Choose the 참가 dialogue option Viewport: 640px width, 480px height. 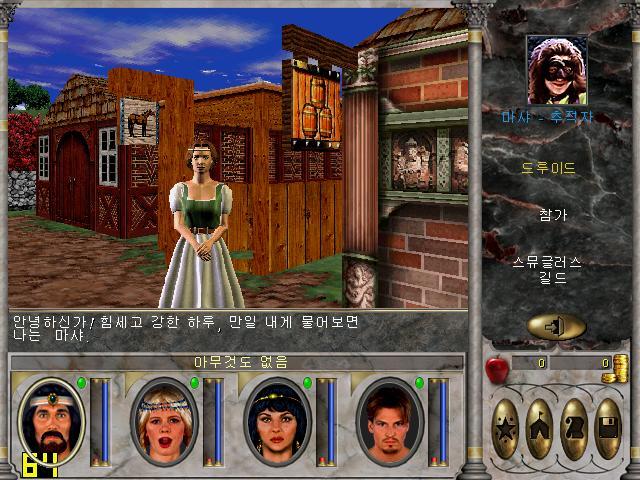pos(549,215)
